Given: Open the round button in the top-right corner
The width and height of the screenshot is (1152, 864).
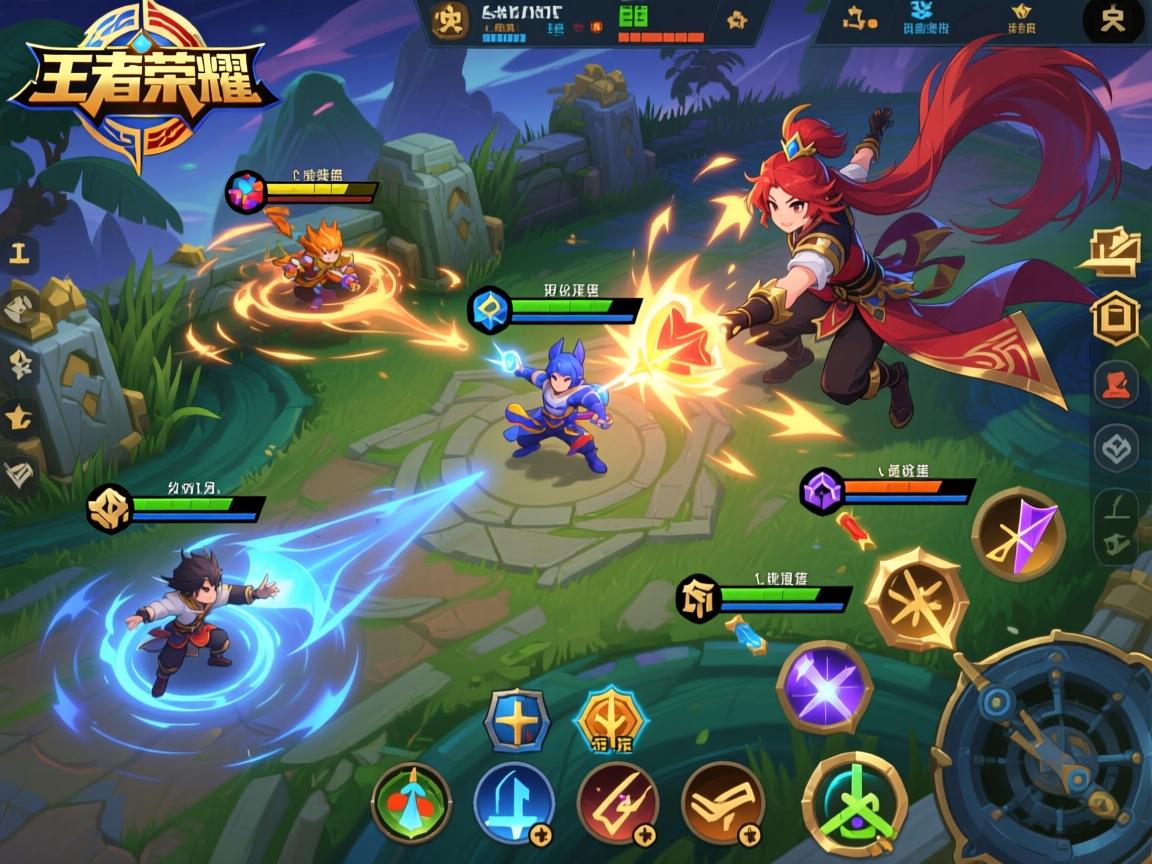Looking at the screenshot, I should point(1113,20).
